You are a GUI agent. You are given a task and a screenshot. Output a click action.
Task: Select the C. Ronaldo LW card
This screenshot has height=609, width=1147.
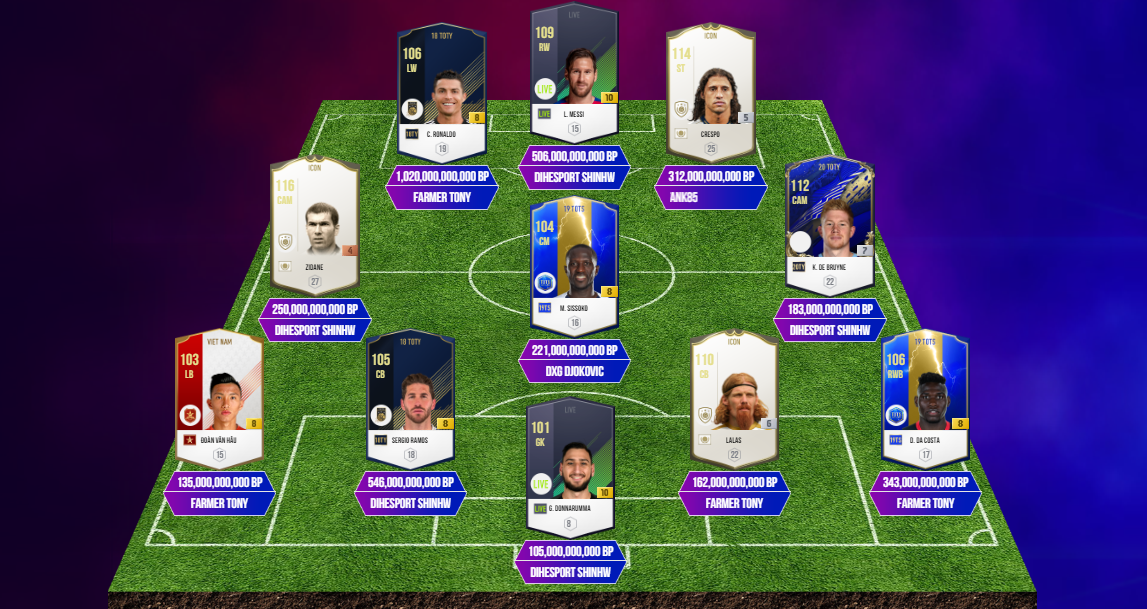pyautogui.click(x=441, y=92)
